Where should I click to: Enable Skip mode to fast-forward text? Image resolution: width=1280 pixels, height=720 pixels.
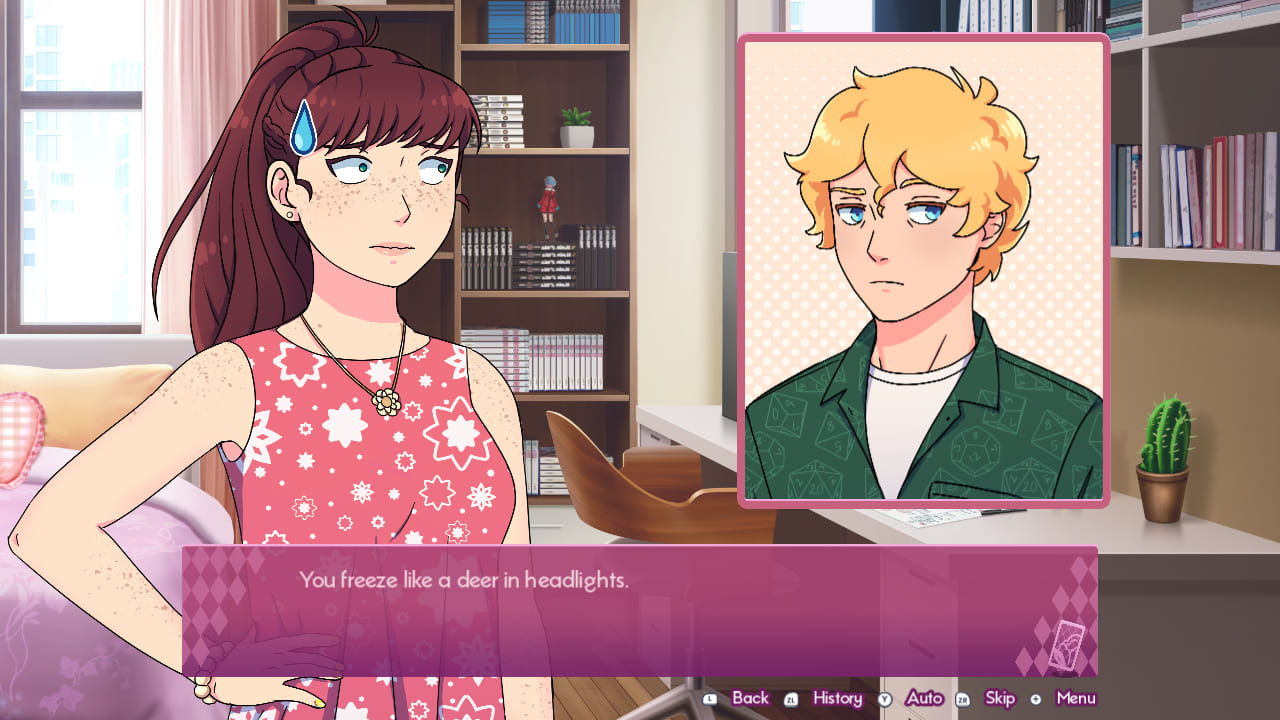[x=999, y=698]
